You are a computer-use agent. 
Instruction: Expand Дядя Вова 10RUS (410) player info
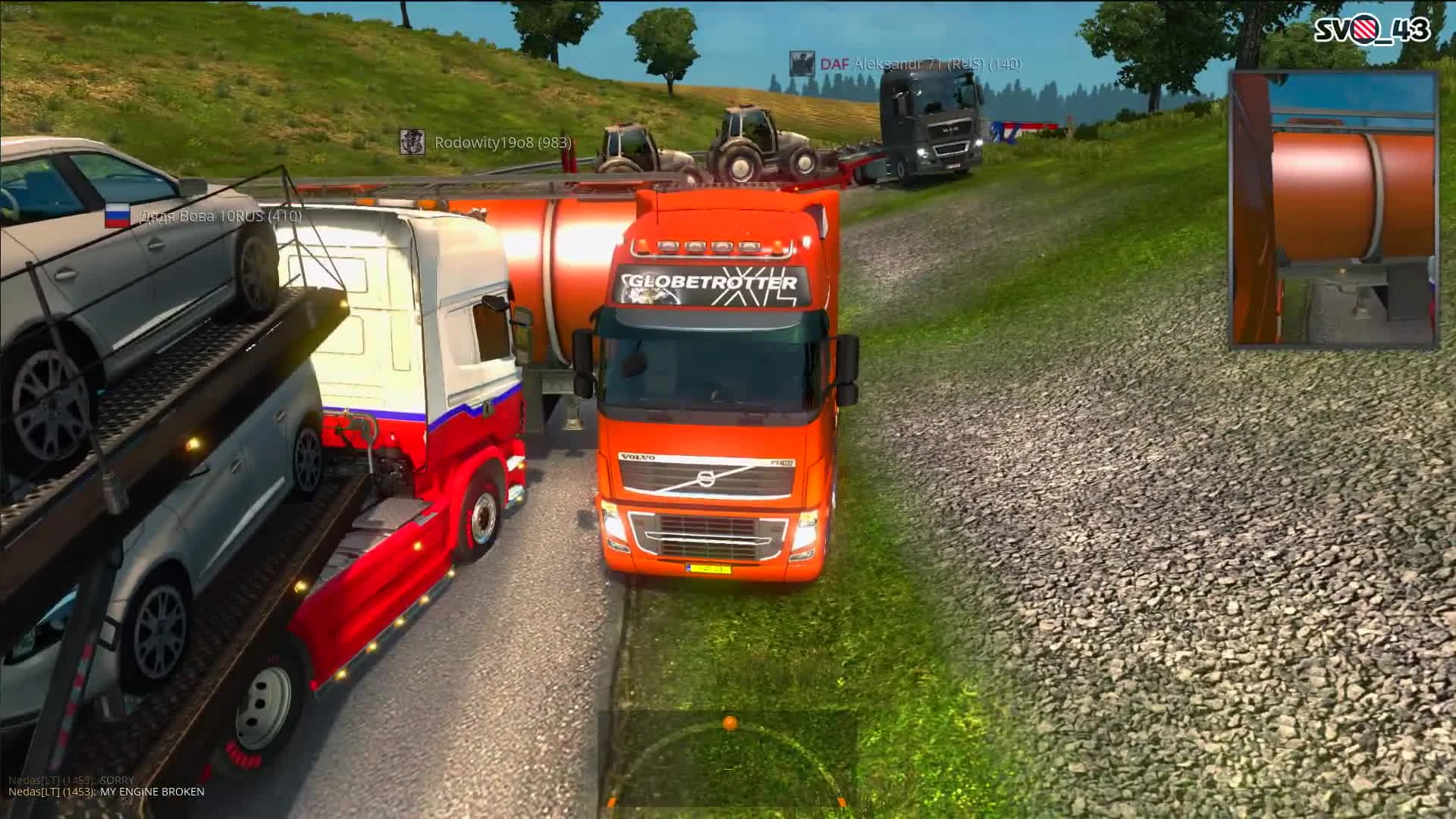[x=219, y=217]
